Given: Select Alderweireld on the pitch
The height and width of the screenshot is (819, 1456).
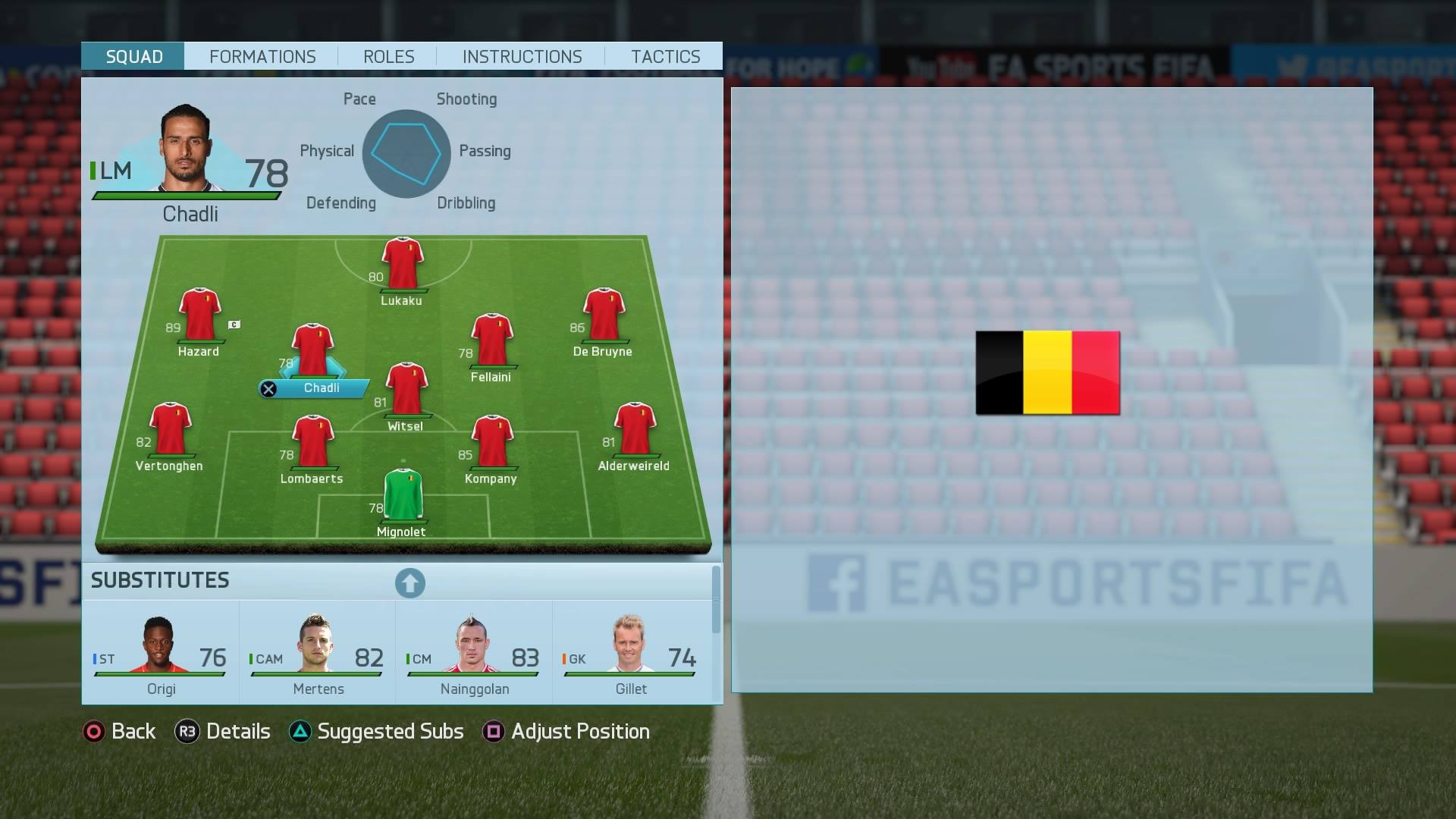Looking at the screenshot, I should point(635,429).
